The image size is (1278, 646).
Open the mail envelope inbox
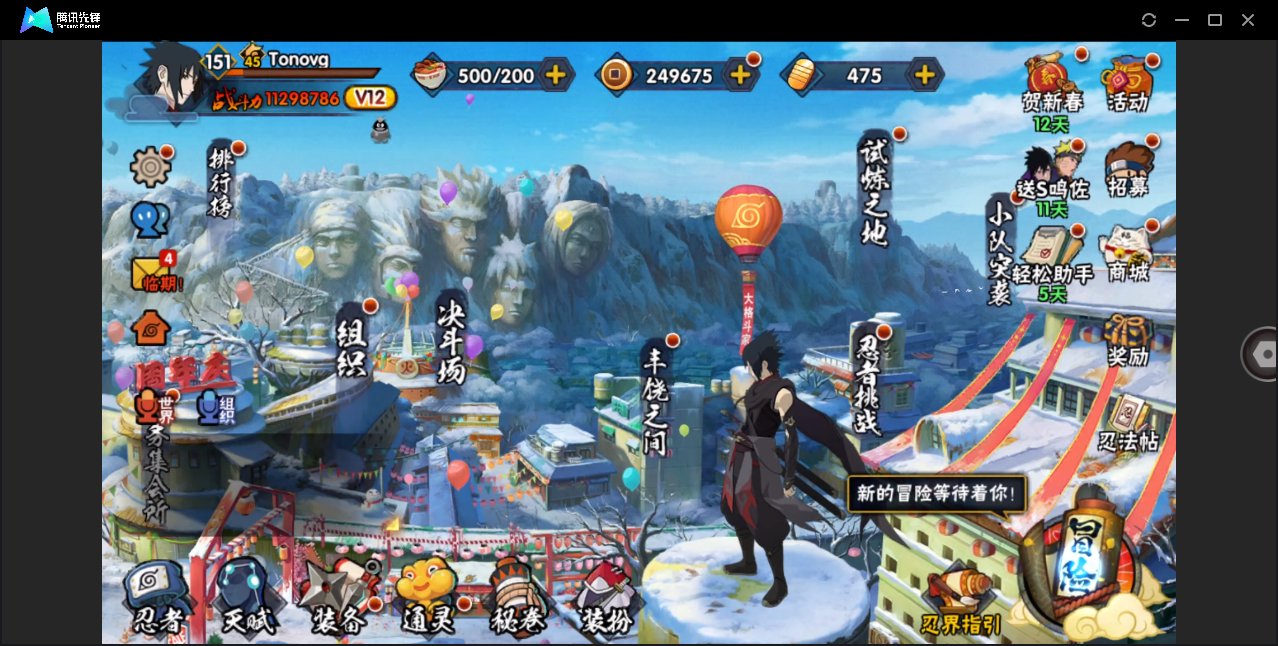(x=150, y=272)
